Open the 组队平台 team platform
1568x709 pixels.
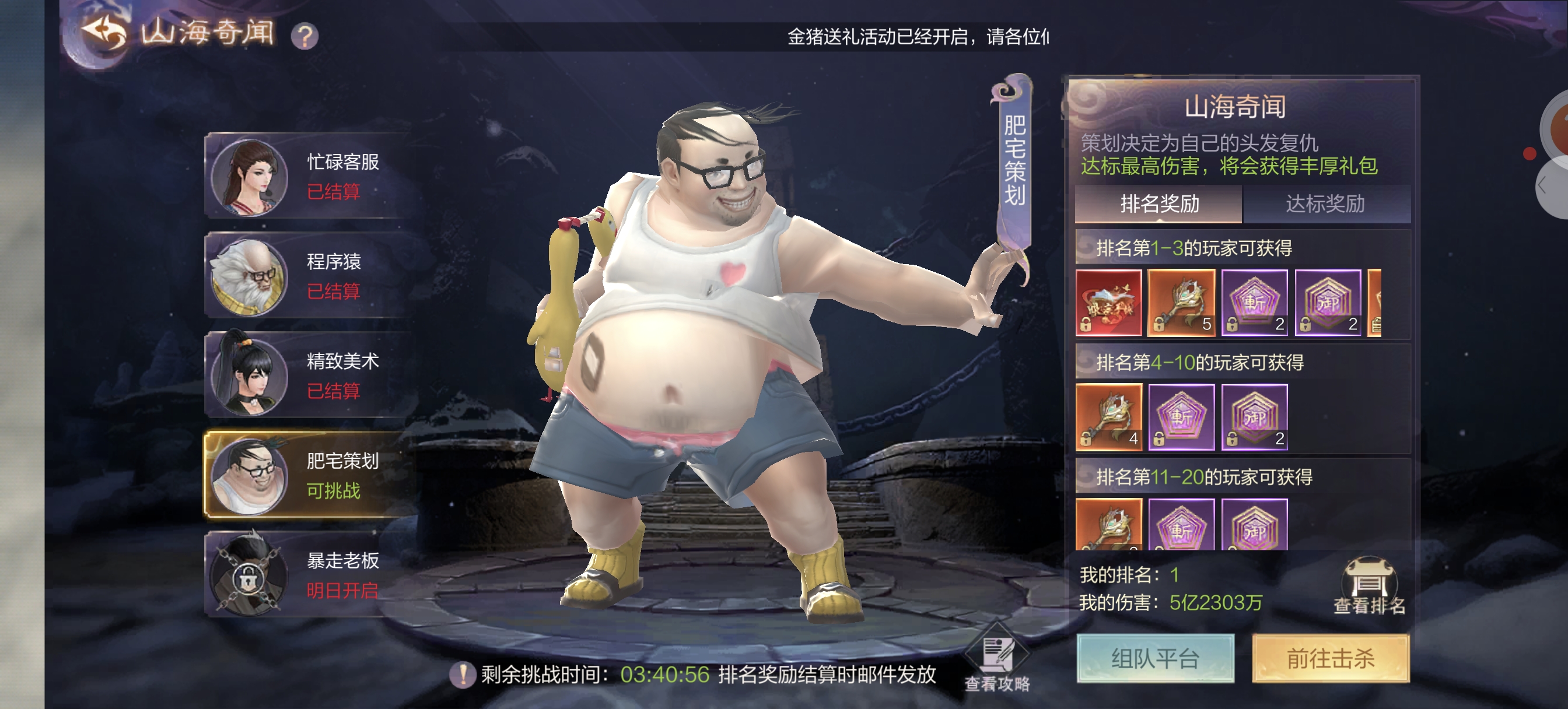point(1154,658)
